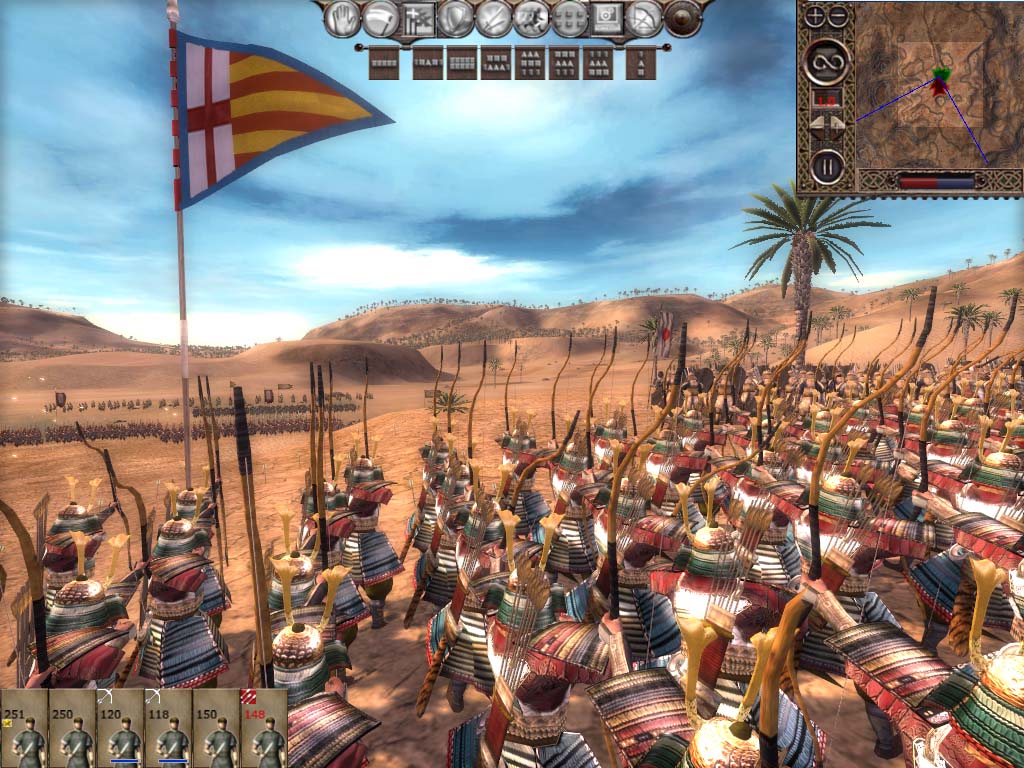
Task: Select the archer unit card showing 118
Action: 168,728
